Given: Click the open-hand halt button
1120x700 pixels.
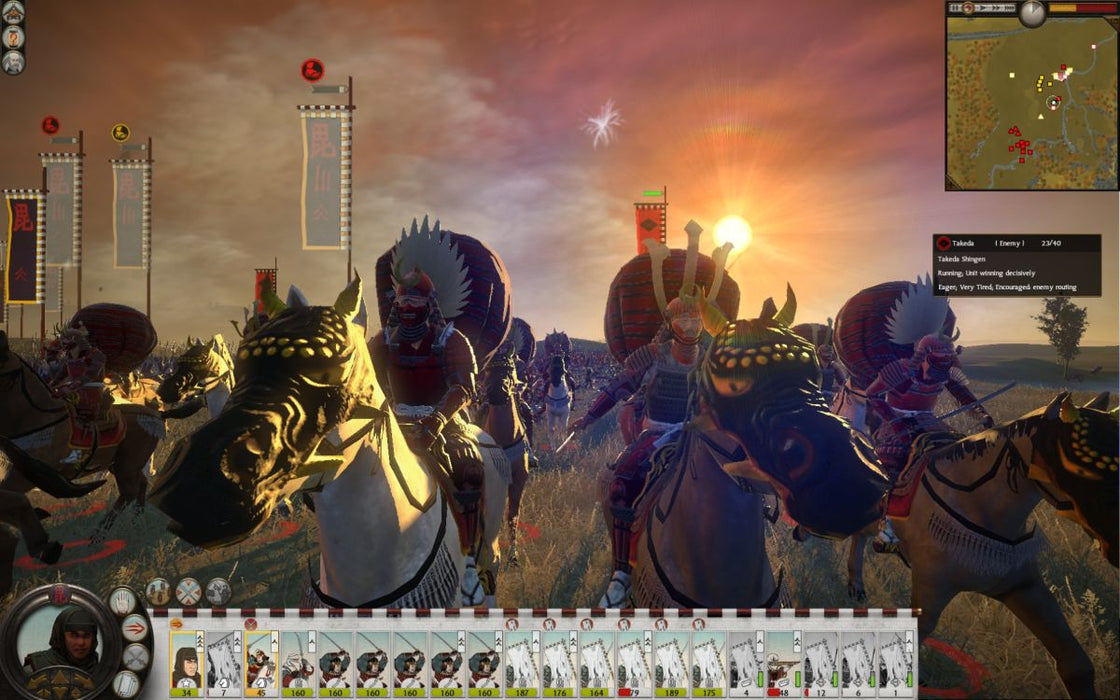Looking at the screenshot, I should 122,600.
